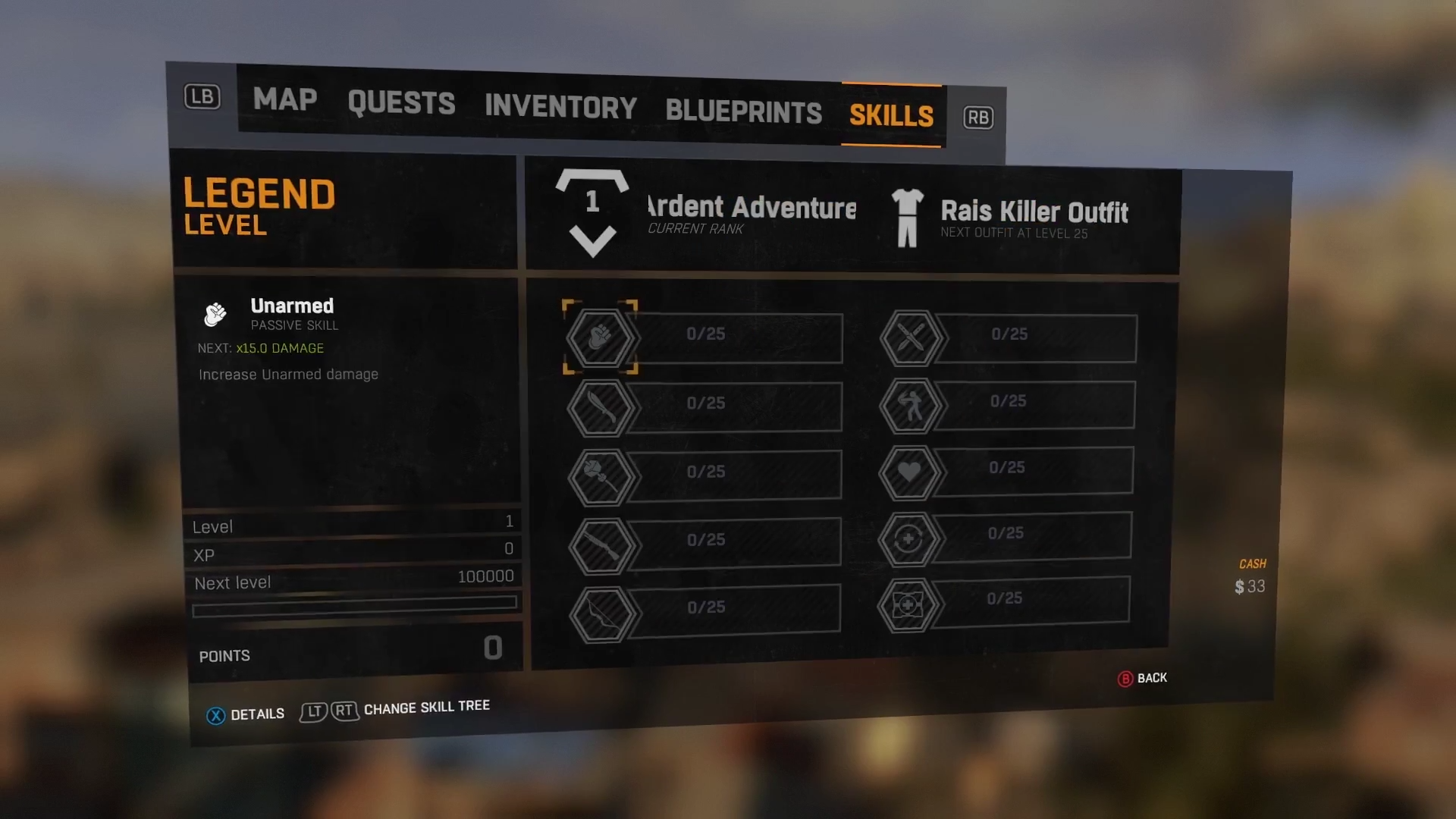Select the rifle Firearms skill icon
Viewport: 1456px width, 819px height.
pyautogui.click(x=600, y=541)
